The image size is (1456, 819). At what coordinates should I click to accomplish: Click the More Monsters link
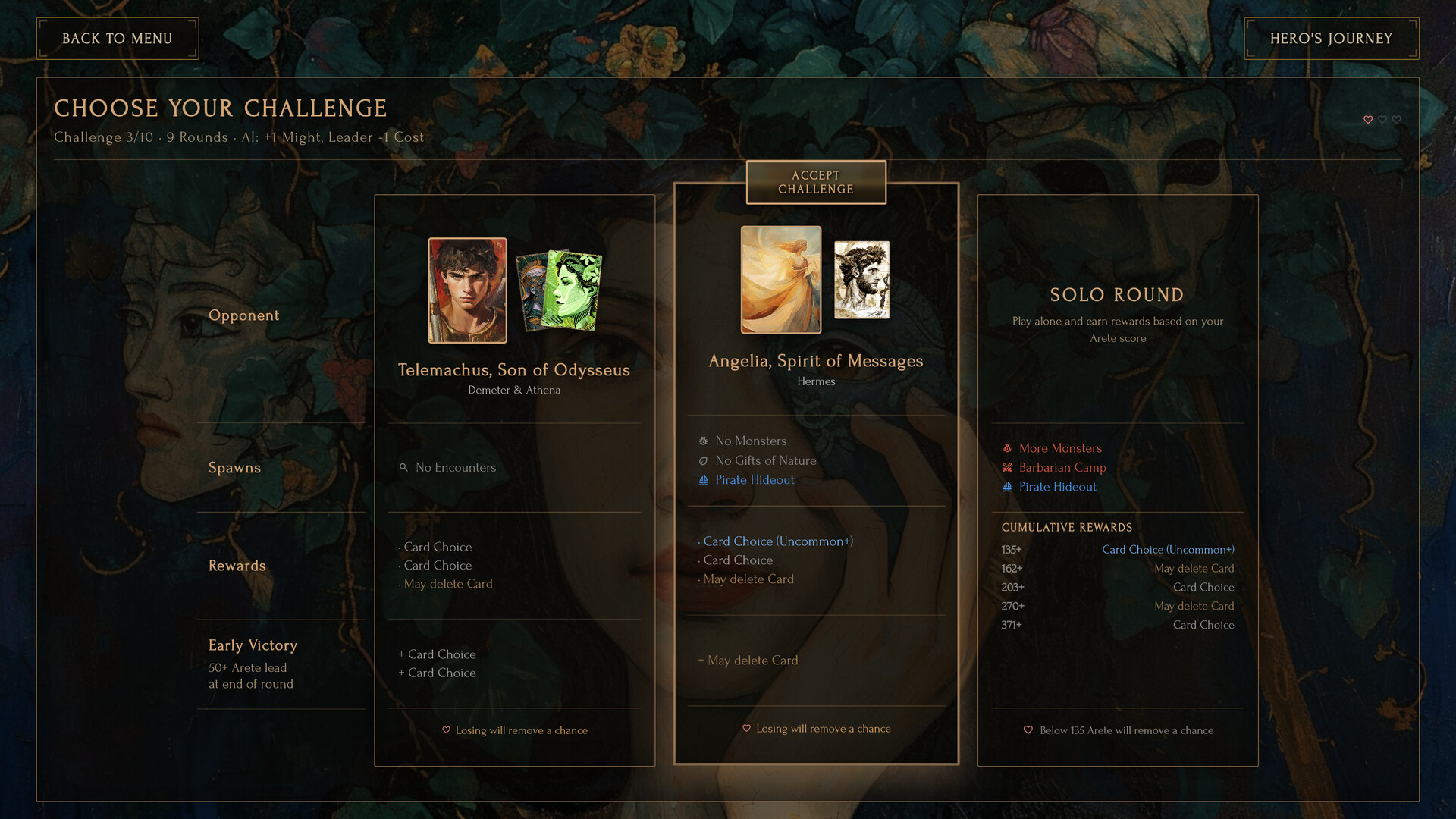pos(1060,448)
